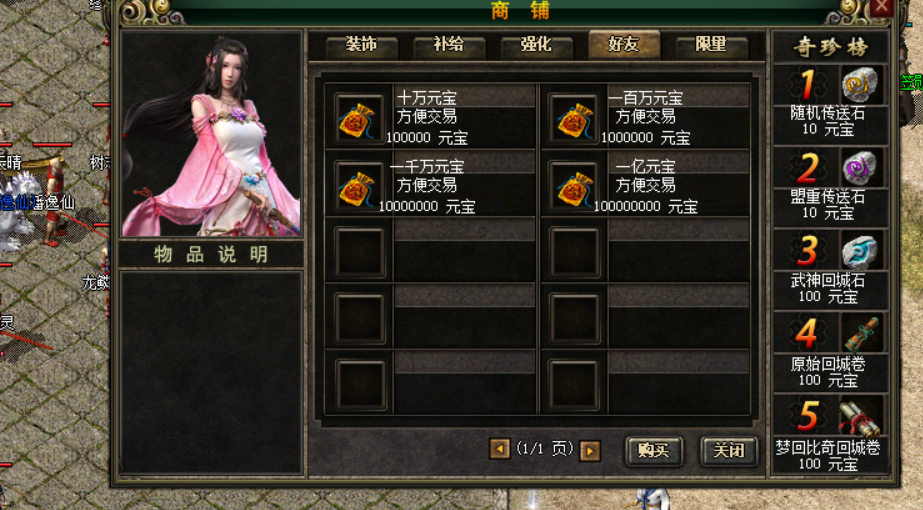Screen dimensions: 923x510
Task: Go to the previous shop page
Action: [500, 450]
